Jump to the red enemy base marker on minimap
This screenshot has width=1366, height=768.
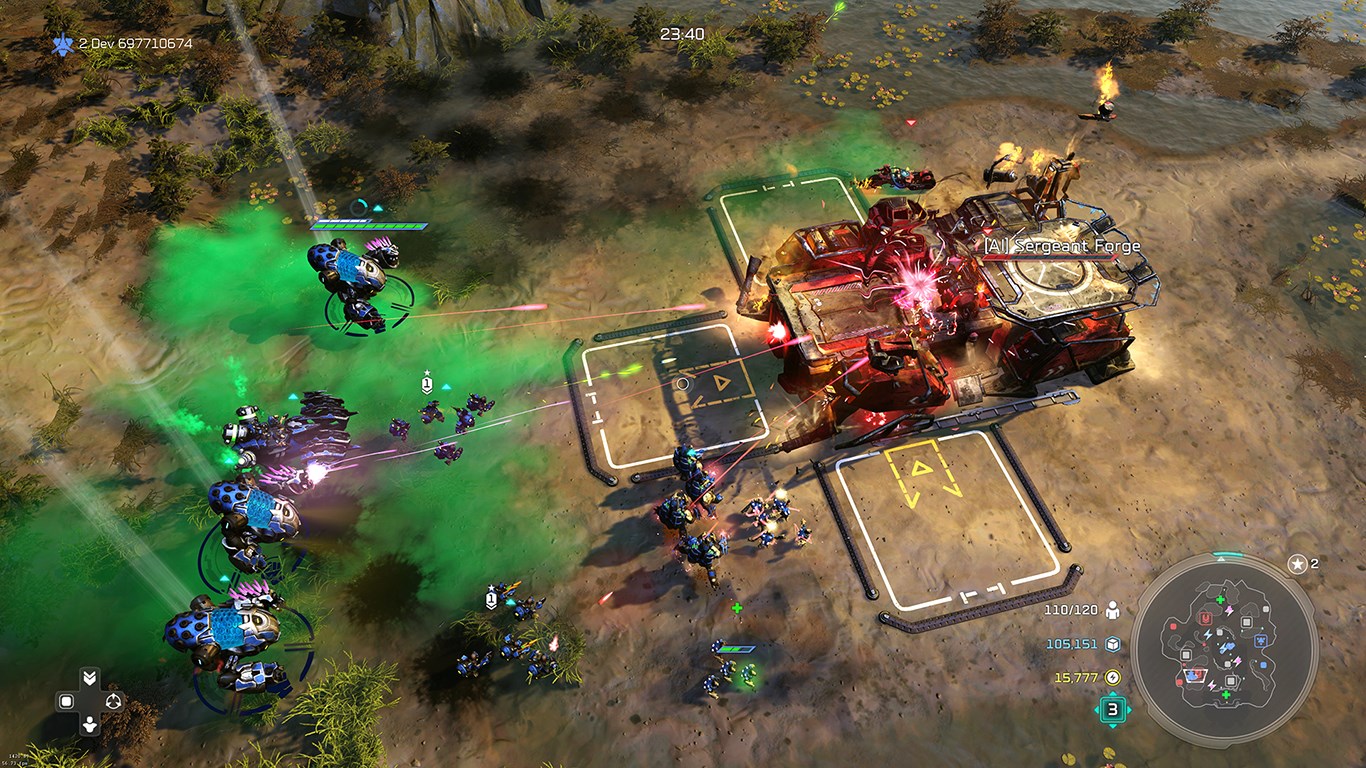pos(1206,620)
